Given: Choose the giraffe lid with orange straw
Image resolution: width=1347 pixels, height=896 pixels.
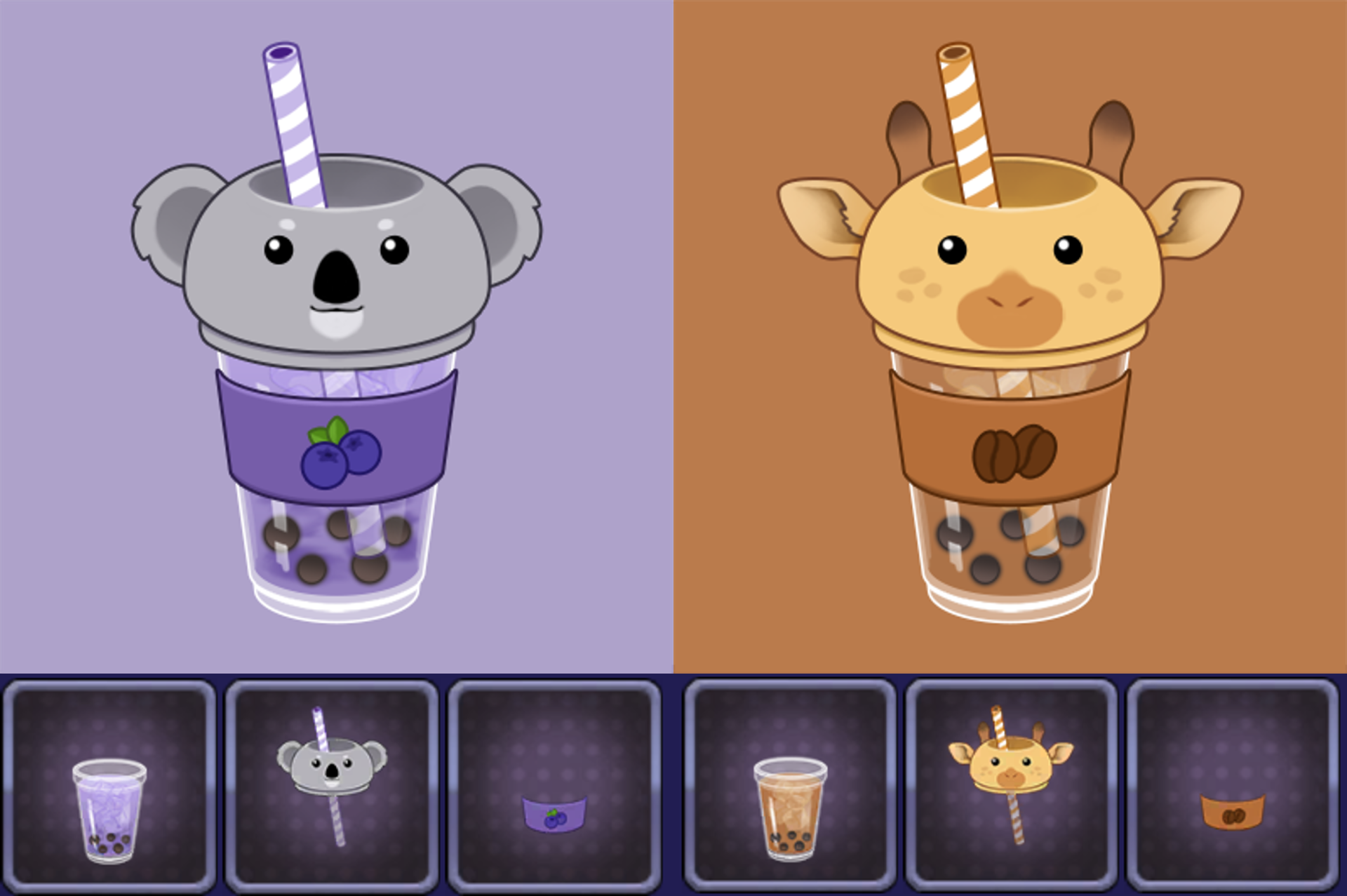Looking at the screenshot, I should (x=1011, y=784).
